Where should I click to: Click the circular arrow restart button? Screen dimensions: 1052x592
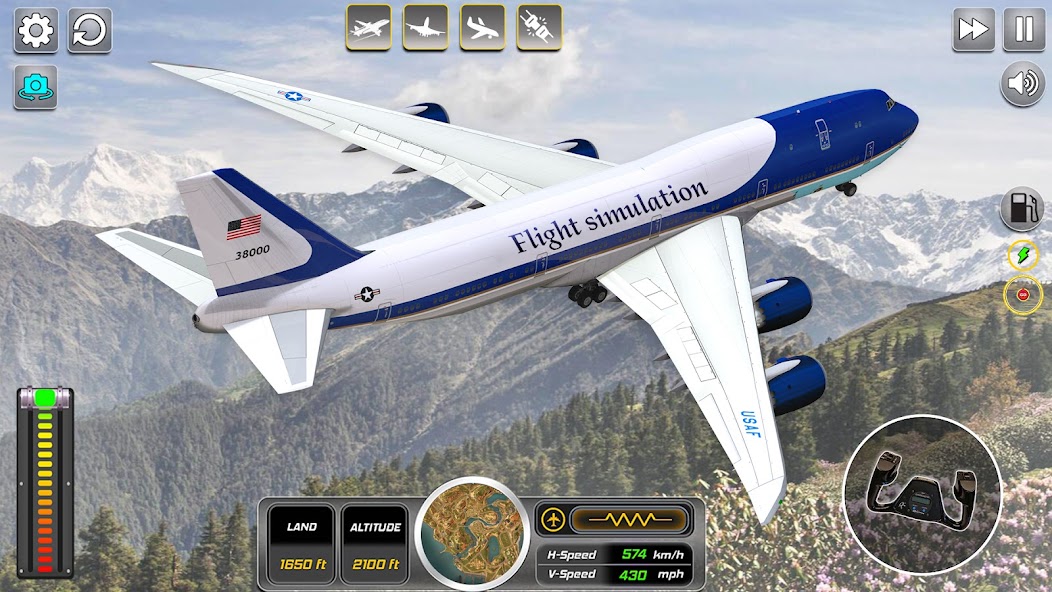(90, 30)
